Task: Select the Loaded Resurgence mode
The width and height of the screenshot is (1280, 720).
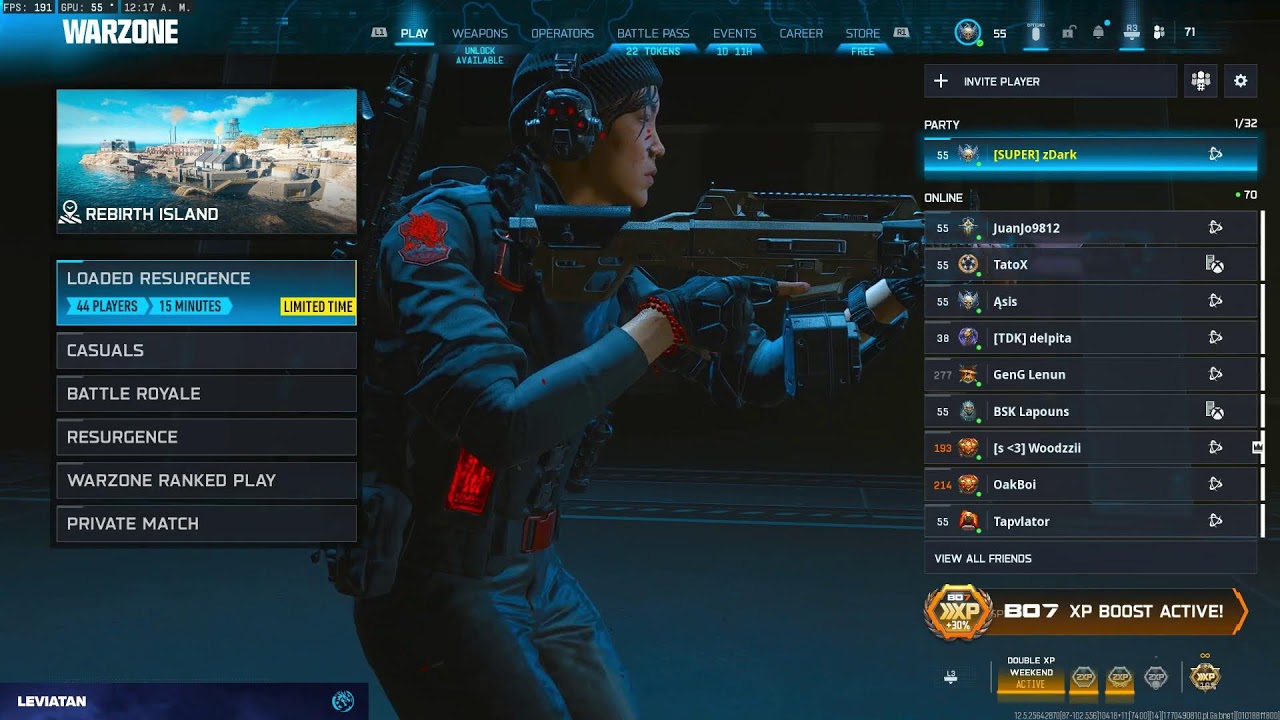Action: point(206,293)
